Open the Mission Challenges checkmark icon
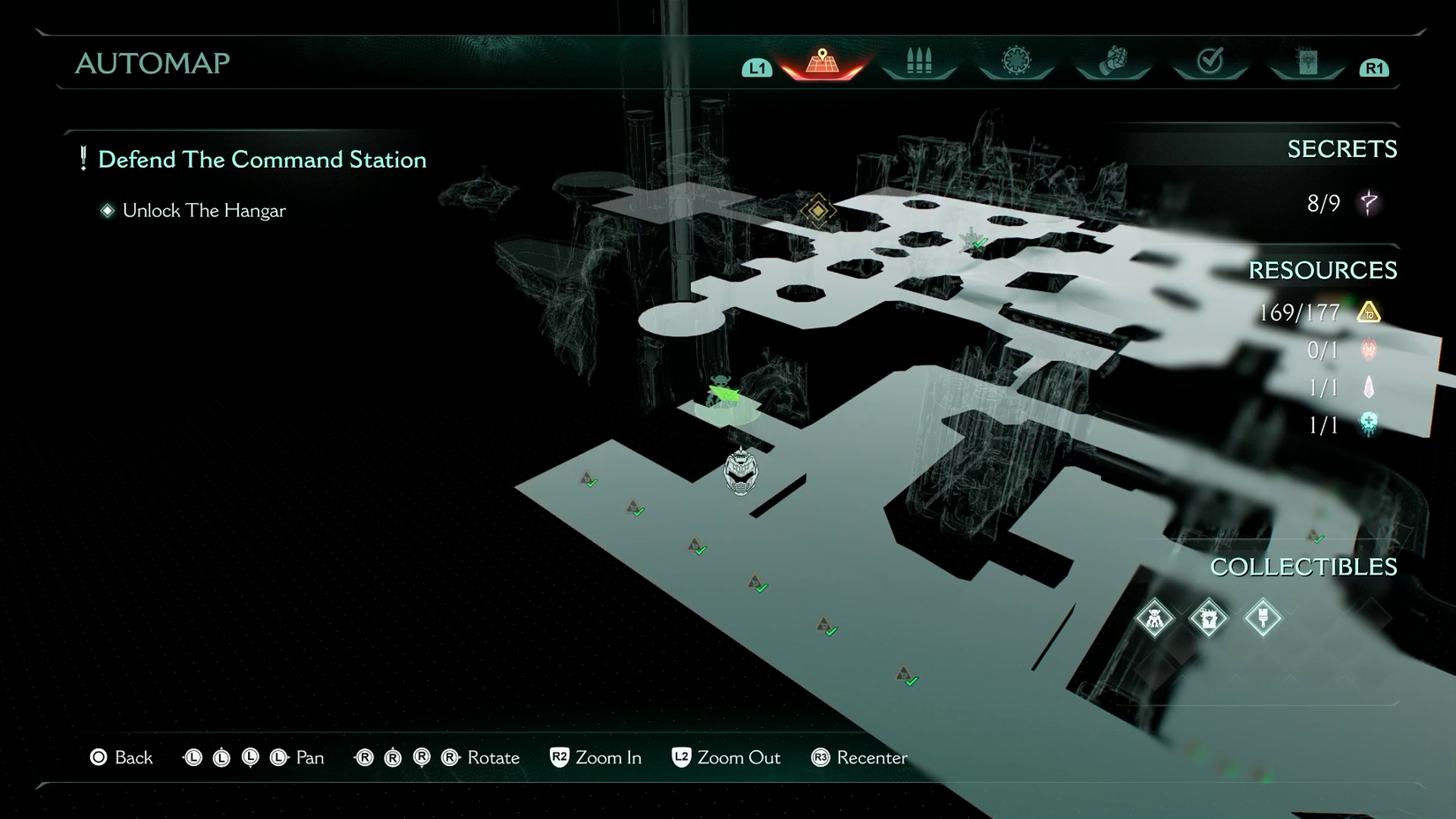The width and height of the screenshot is (1456, 819). pyautogui.click(x=1209, y=60)
